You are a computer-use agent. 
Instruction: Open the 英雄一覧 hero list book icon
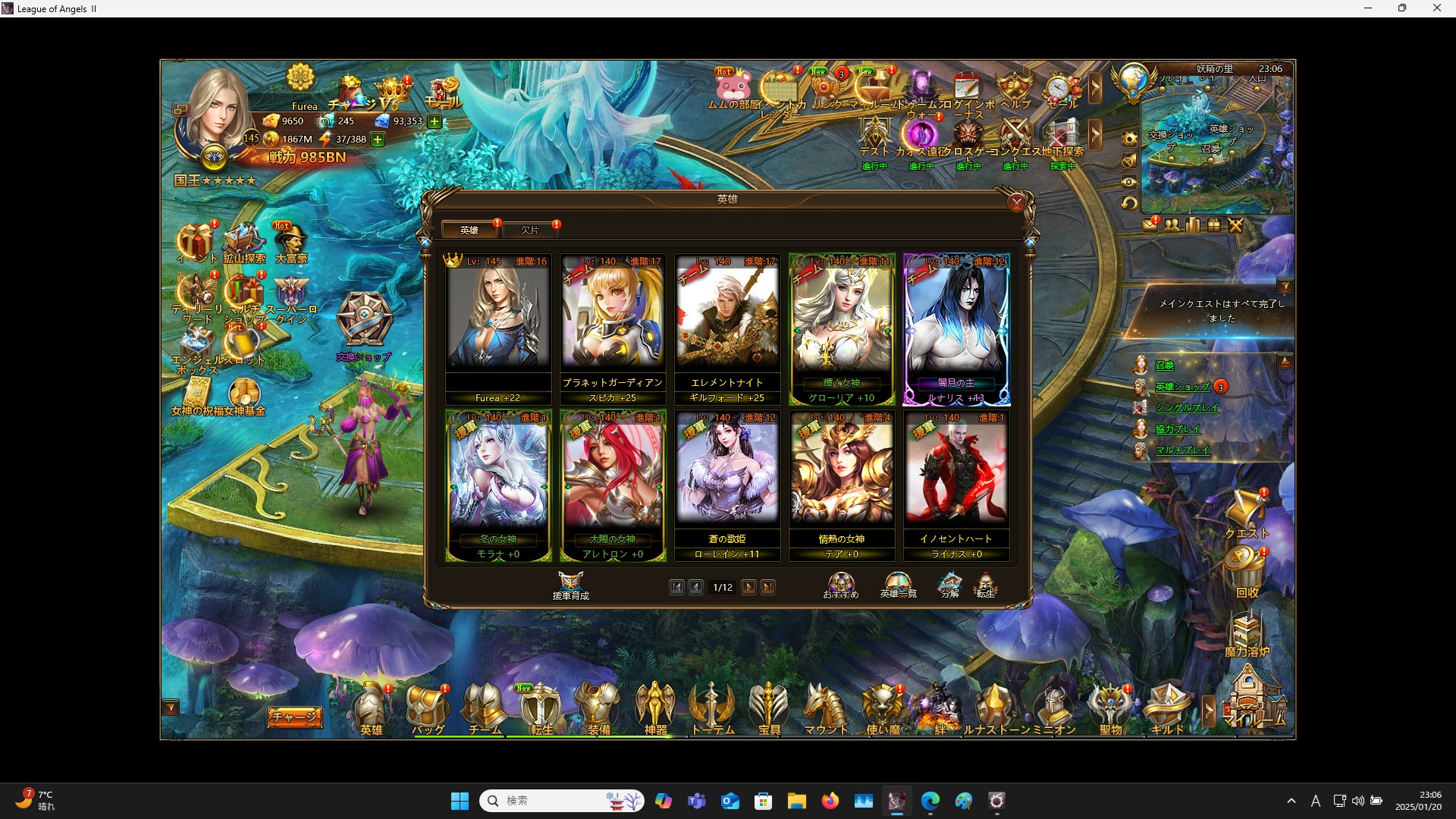pyautogui.click(x=897, y=584)
